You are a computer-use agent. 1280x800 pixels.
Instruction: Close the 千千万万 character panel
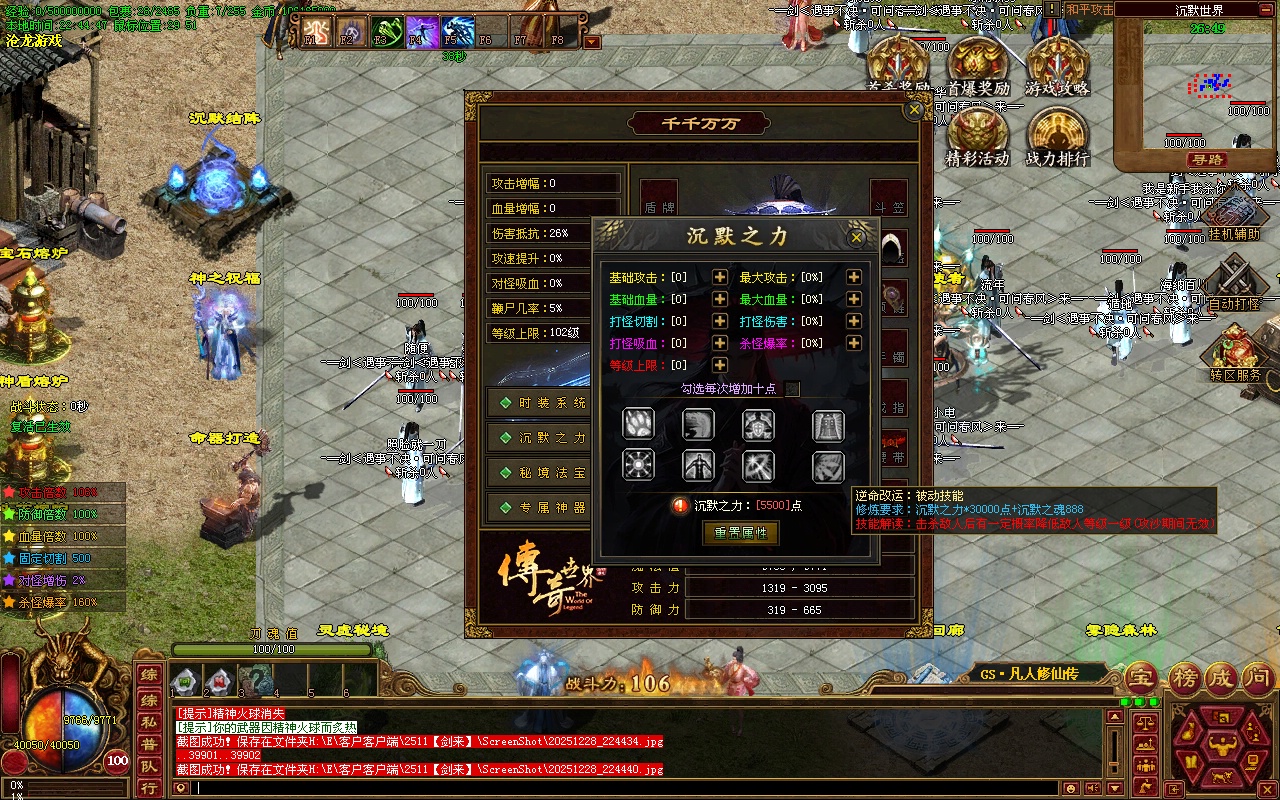[x=914, y=111]
